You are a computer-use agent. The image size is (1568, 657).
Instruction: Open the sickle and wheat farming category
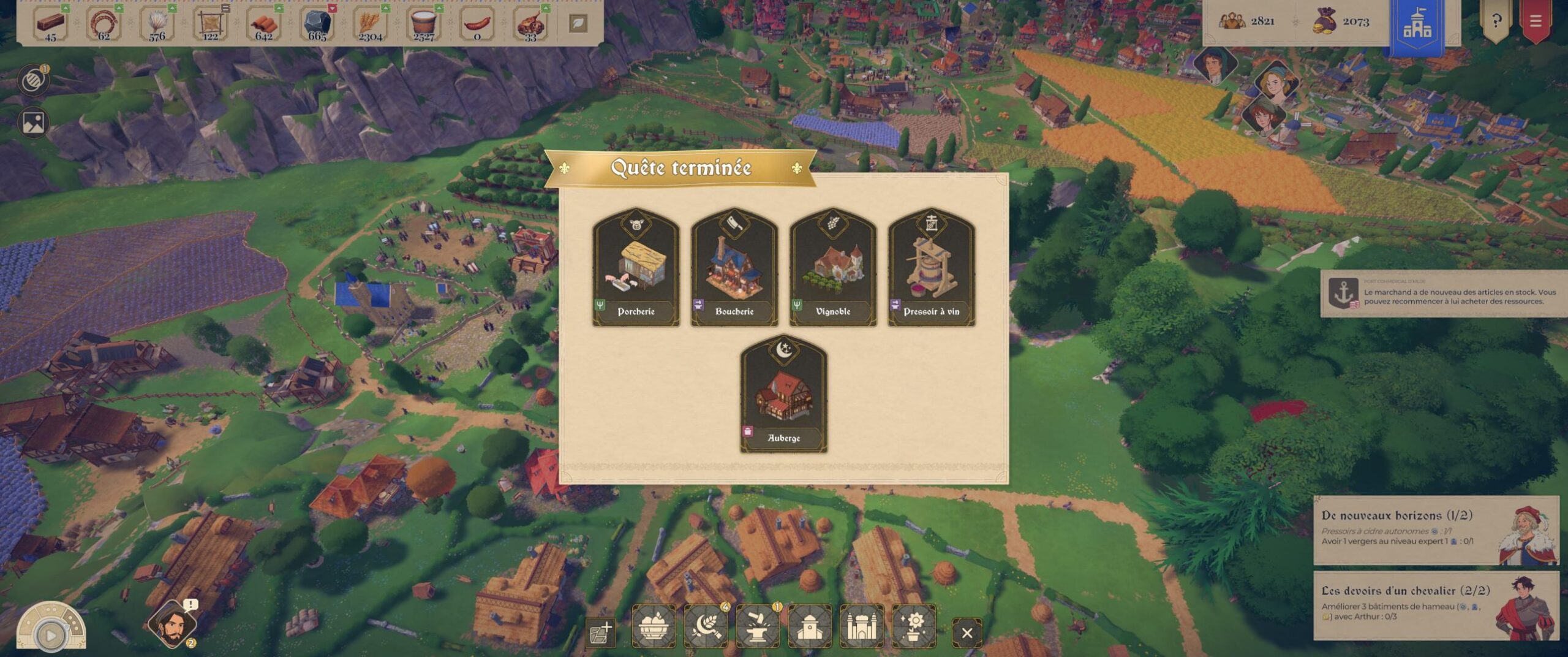point(706,626)
